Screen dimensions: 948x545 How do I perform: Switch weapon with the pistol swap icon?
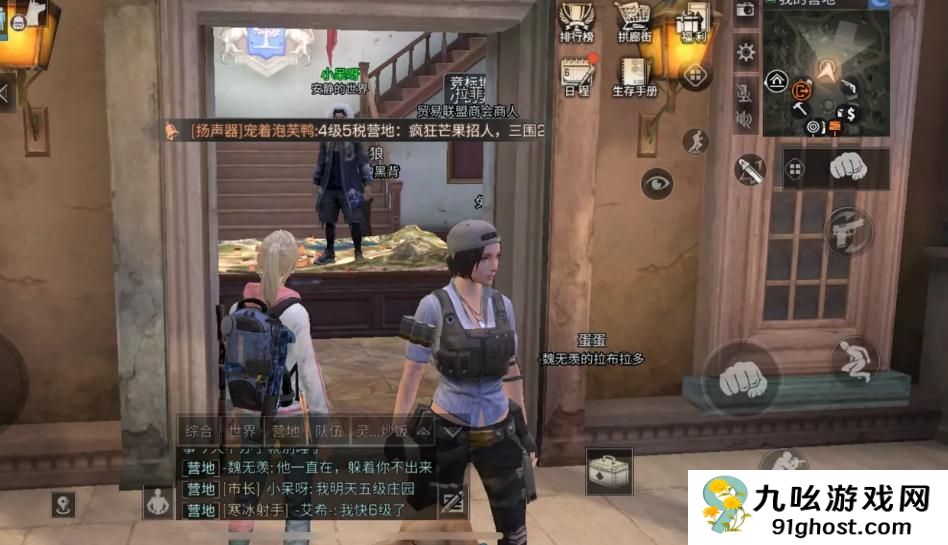point(849,231)
